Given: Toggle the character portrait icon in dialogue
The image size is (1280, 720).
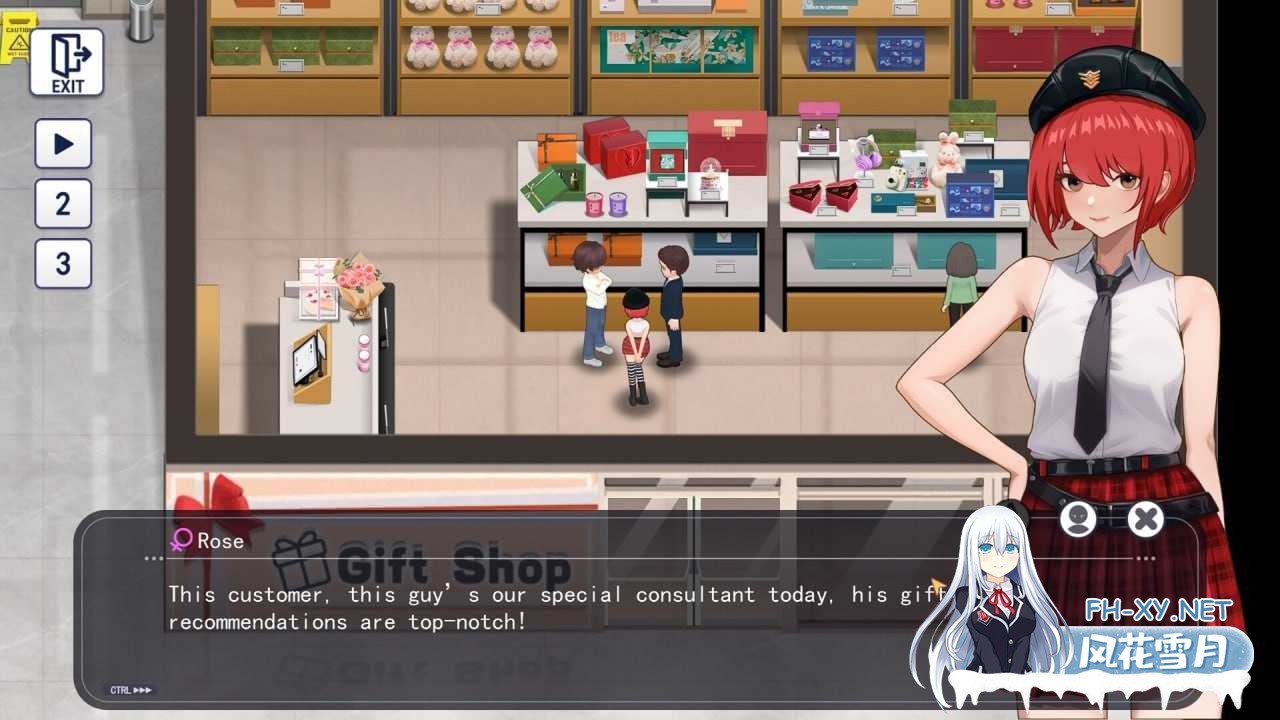Looking at the screenshot, I should 1077,519.
